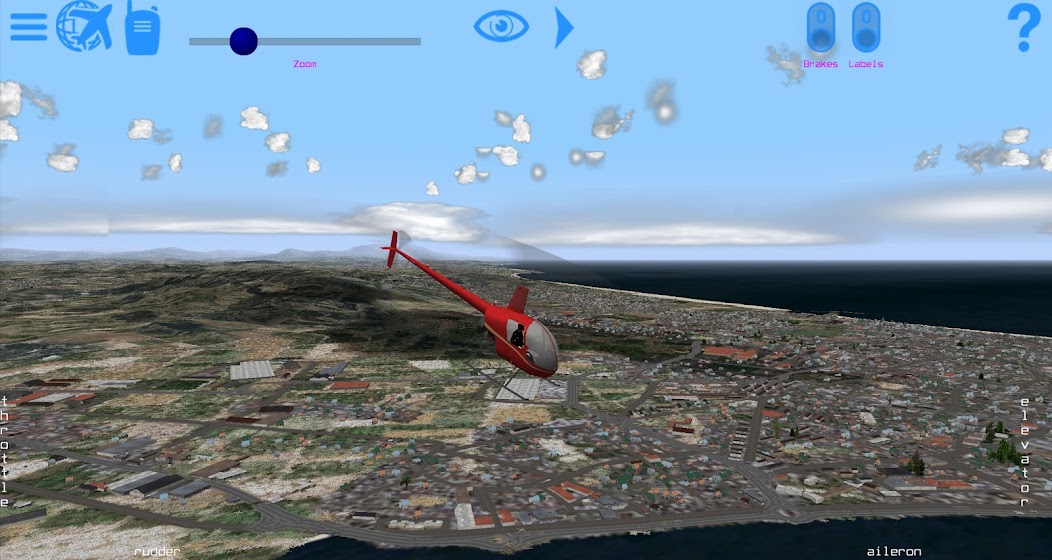Change the camera view with the eye icon
Screen dimensions: 1052x560
(x=501, y=26)
